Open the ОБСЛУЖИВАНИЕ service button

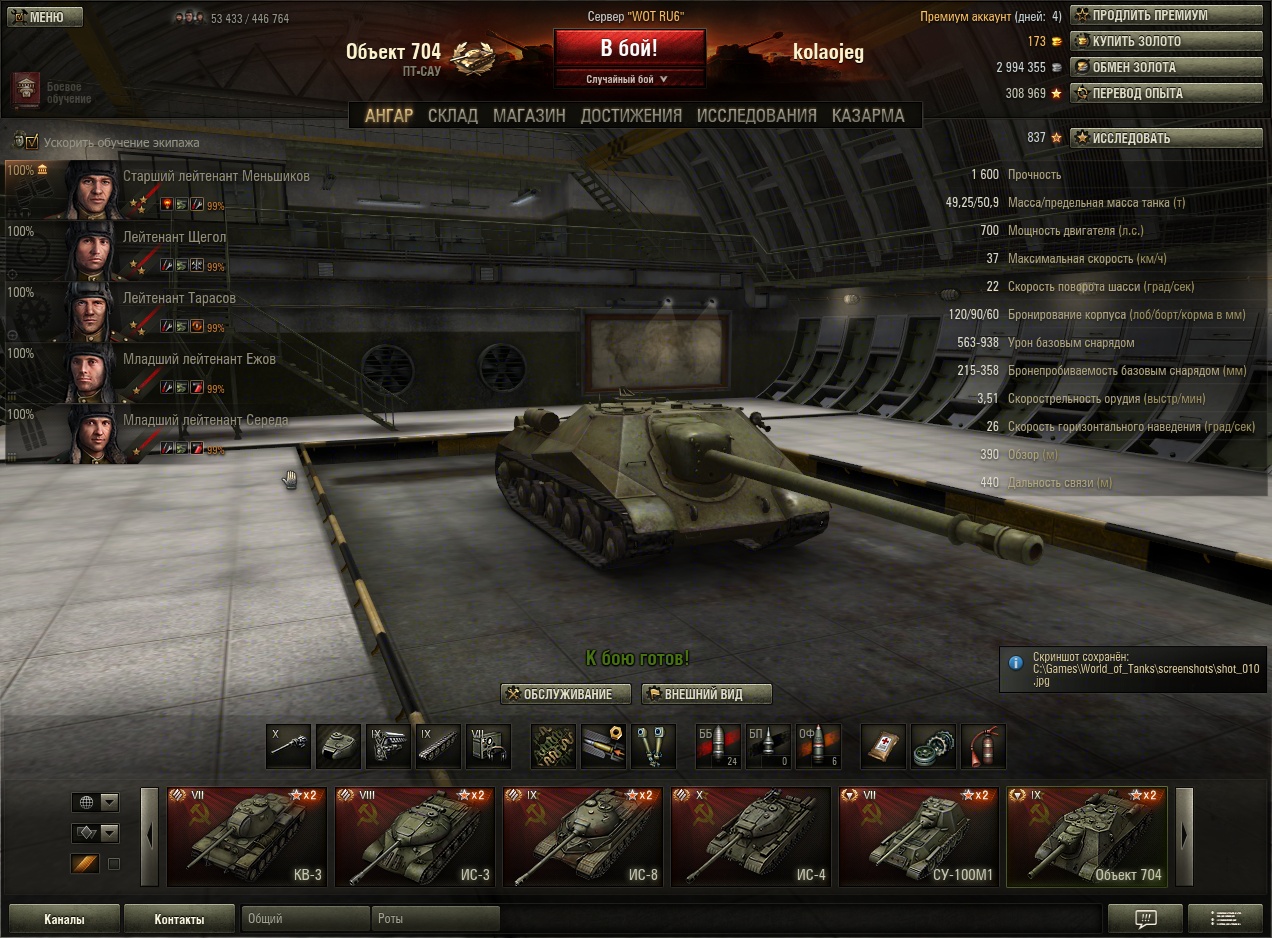point(566,694)
